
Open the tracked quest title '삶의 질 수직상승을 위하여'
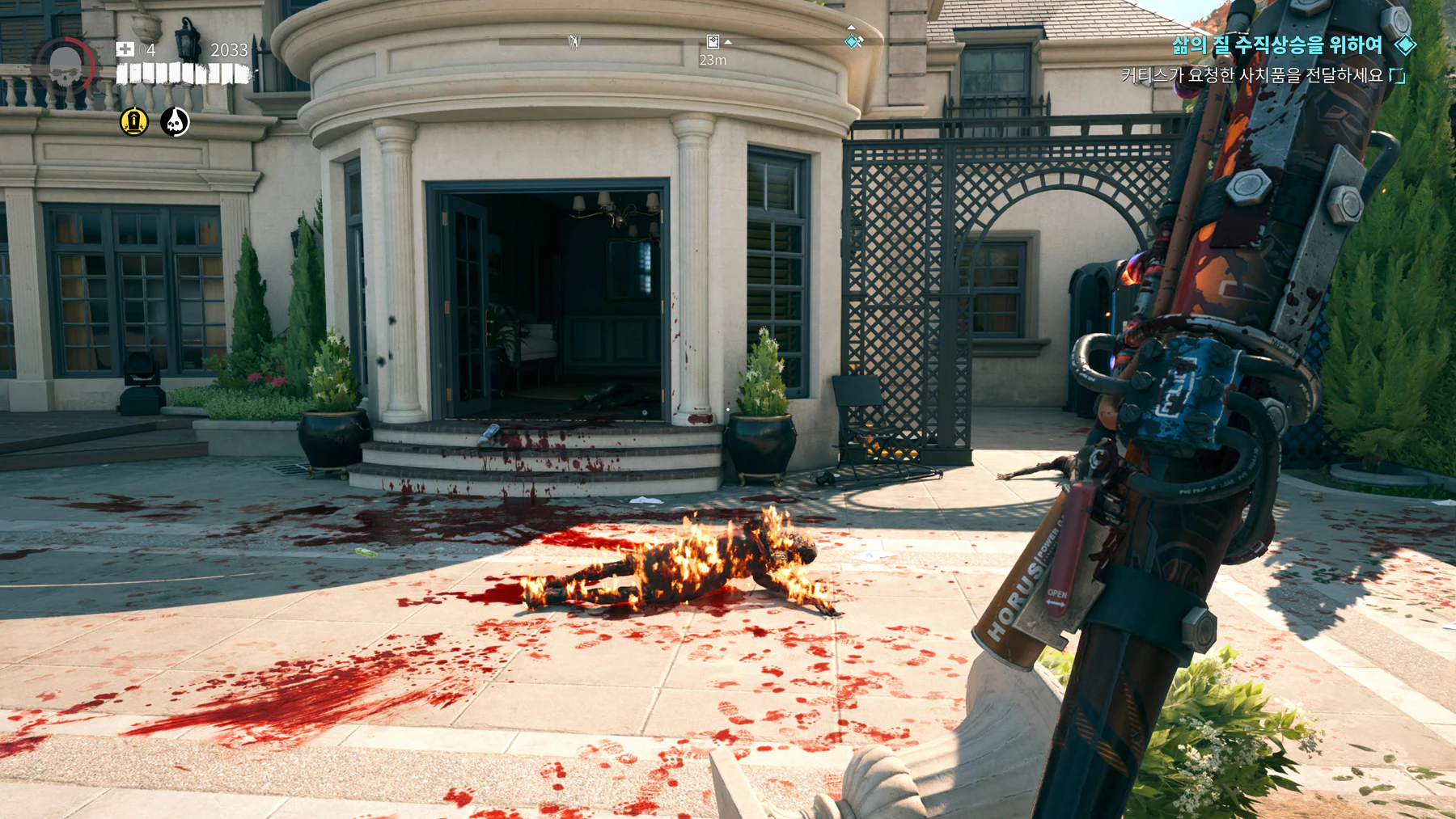(x=1277, y=45)
